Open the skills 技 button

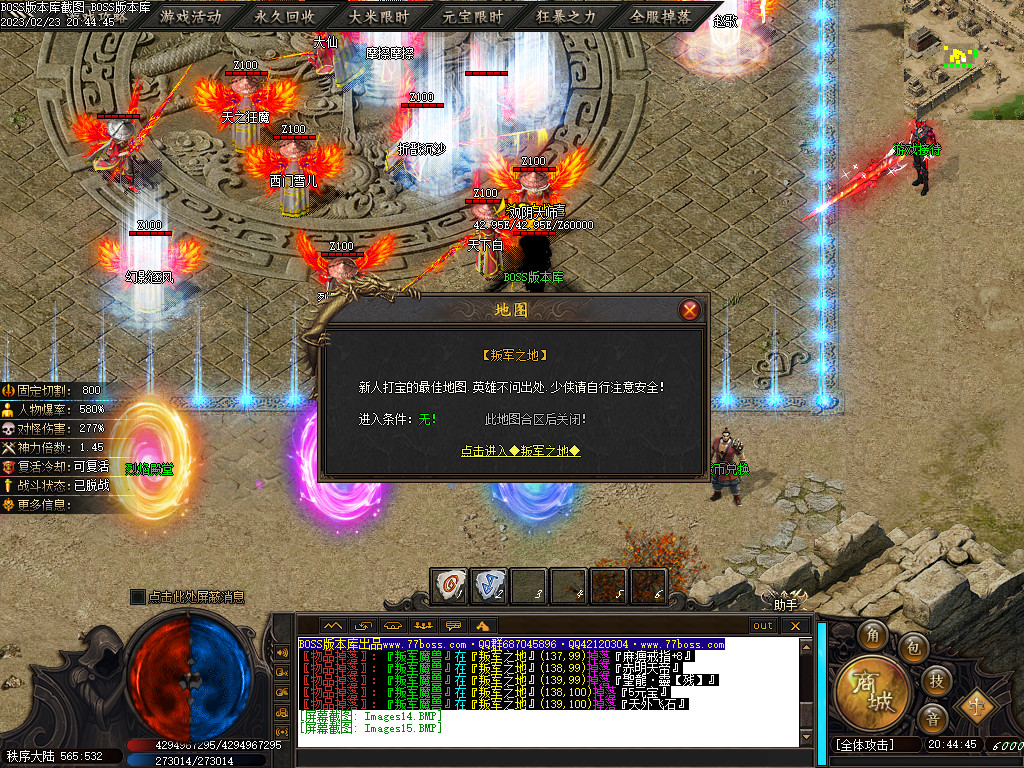[x=937, y=680]
